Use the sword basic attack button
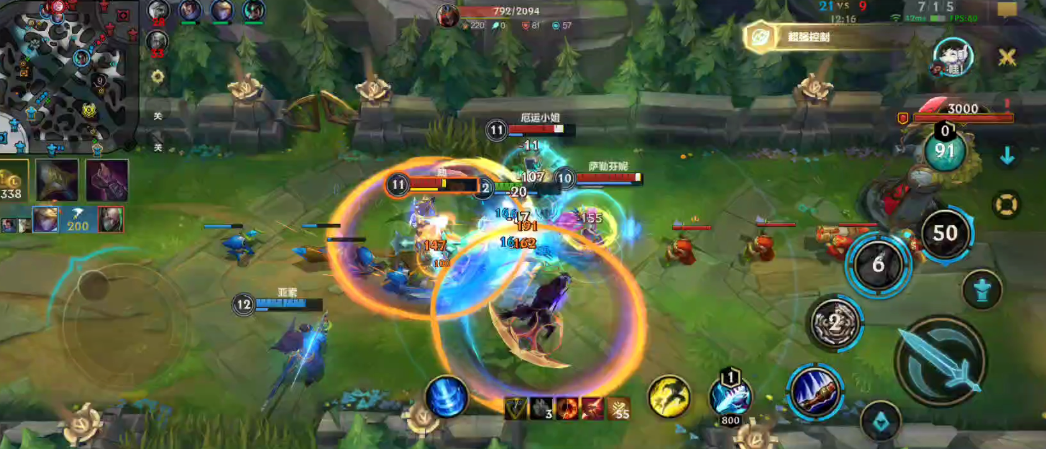Viewport: 1046px width, 449px height. [x=941, y=361]
